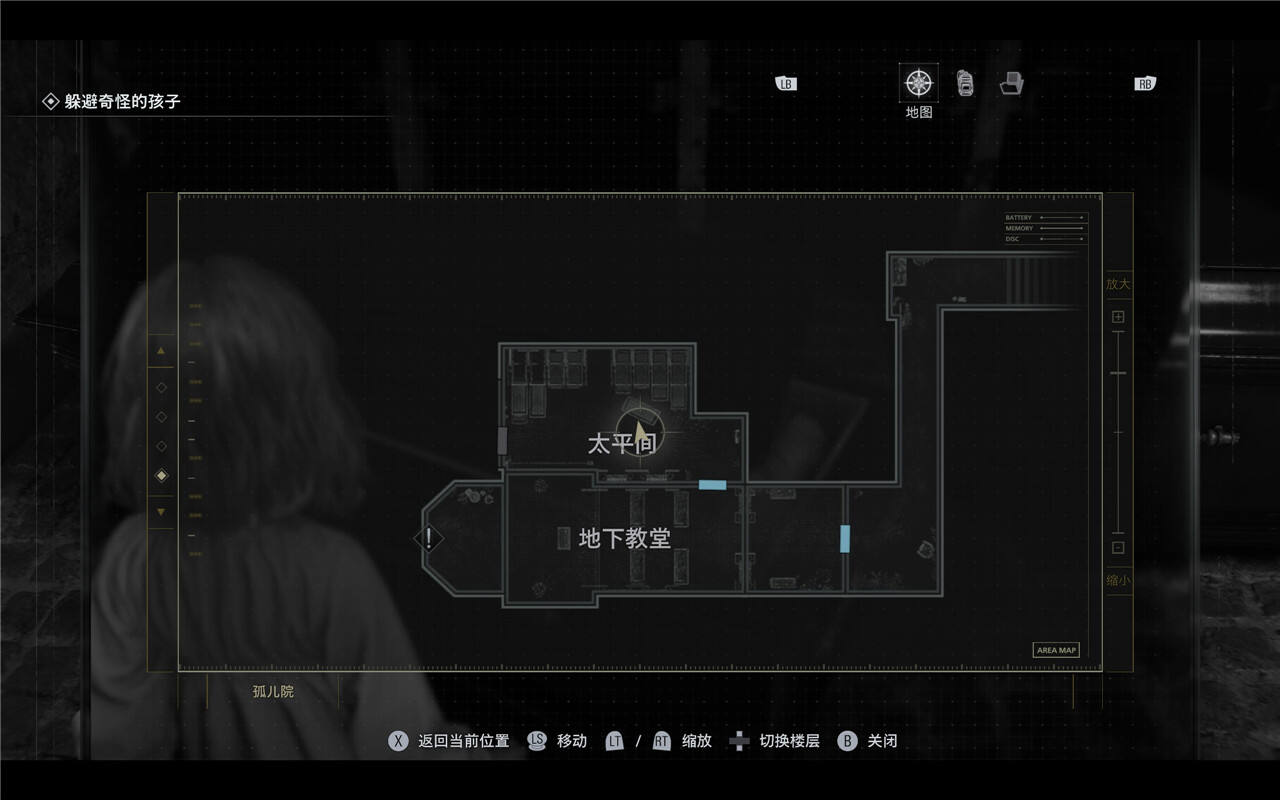Switch to the backpack inventory tab
Screen dimensions: 1280x800
(x=965, y=83)
